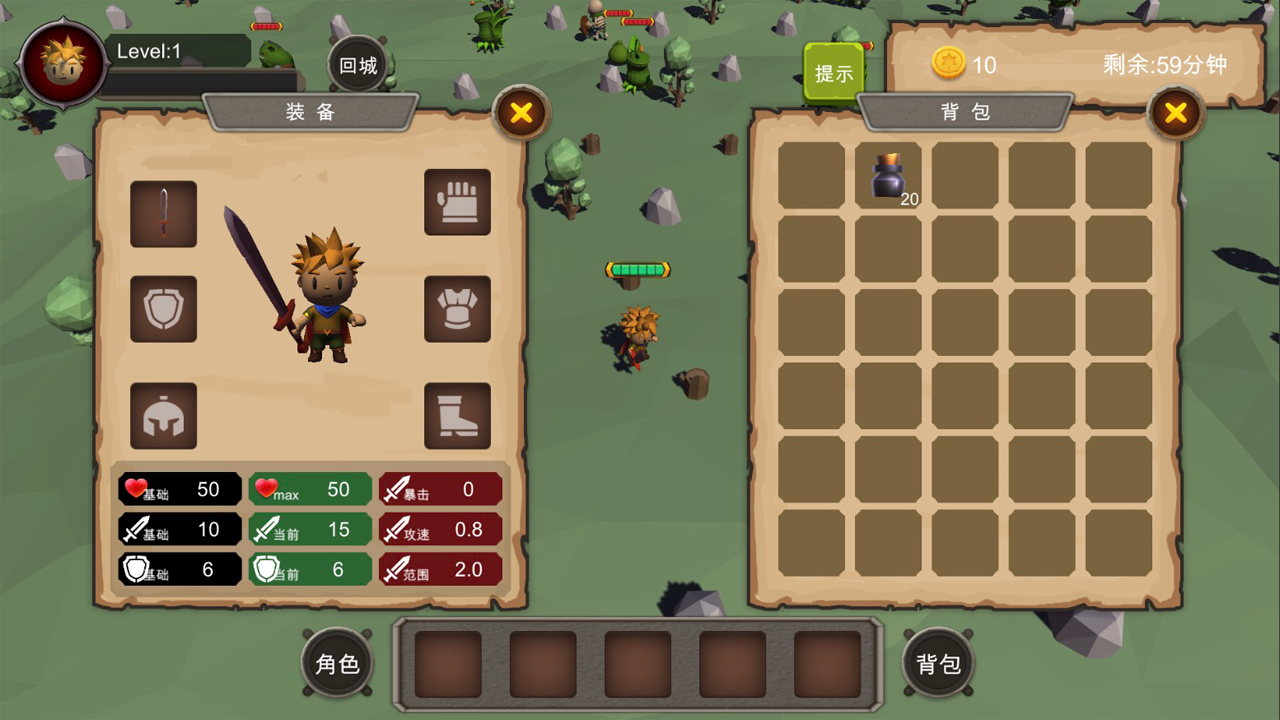1280x720 pixels.
Task: Select the helmet equipment slot
Action: click(x=163, y=416)
